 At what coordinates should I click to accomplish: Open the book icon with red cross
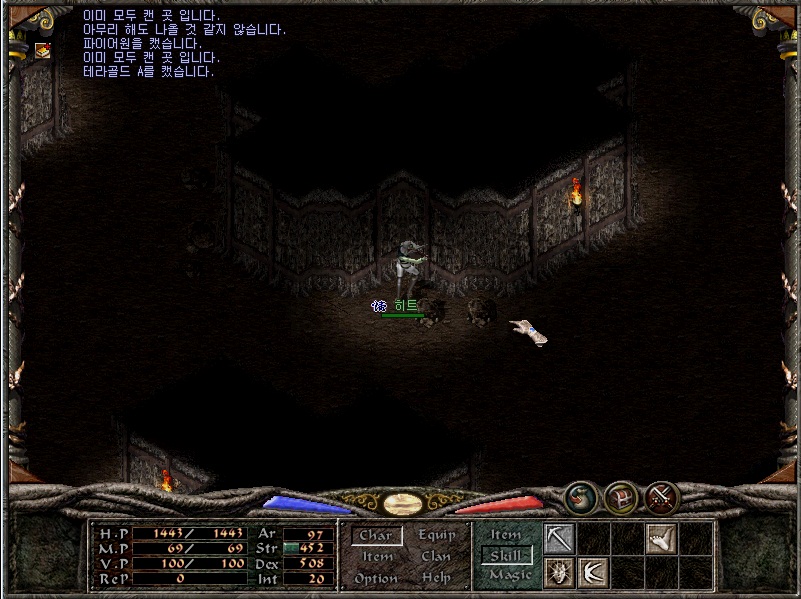43,50
